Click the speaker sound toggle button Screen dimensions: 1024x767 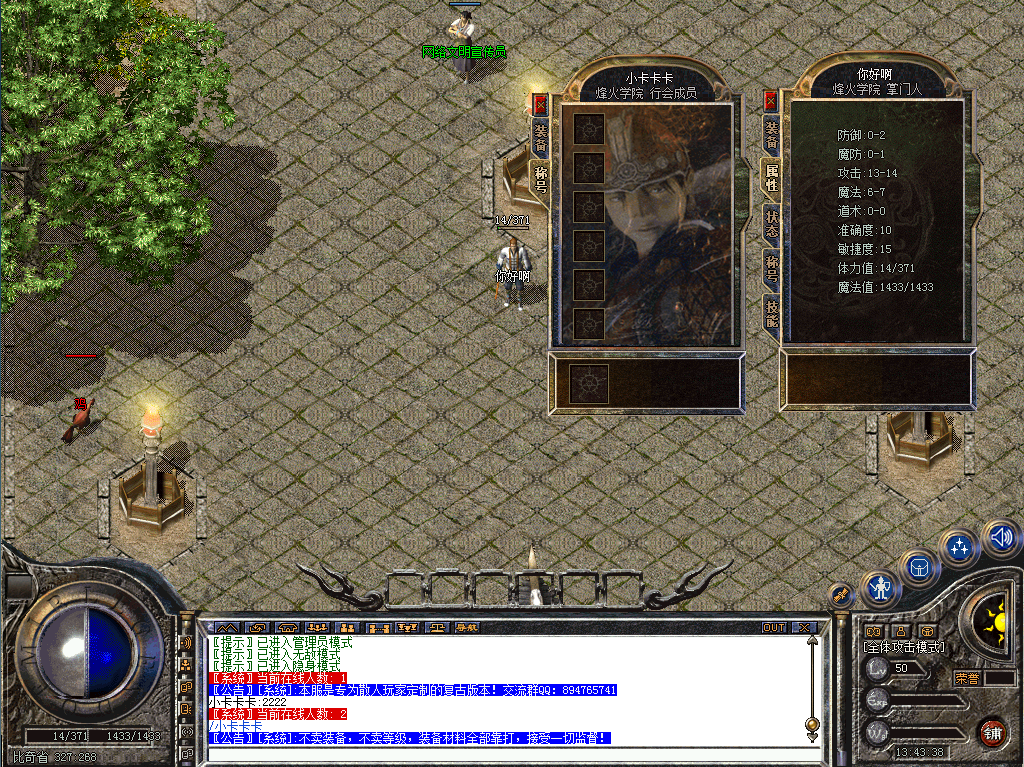tap(1001, 539)
